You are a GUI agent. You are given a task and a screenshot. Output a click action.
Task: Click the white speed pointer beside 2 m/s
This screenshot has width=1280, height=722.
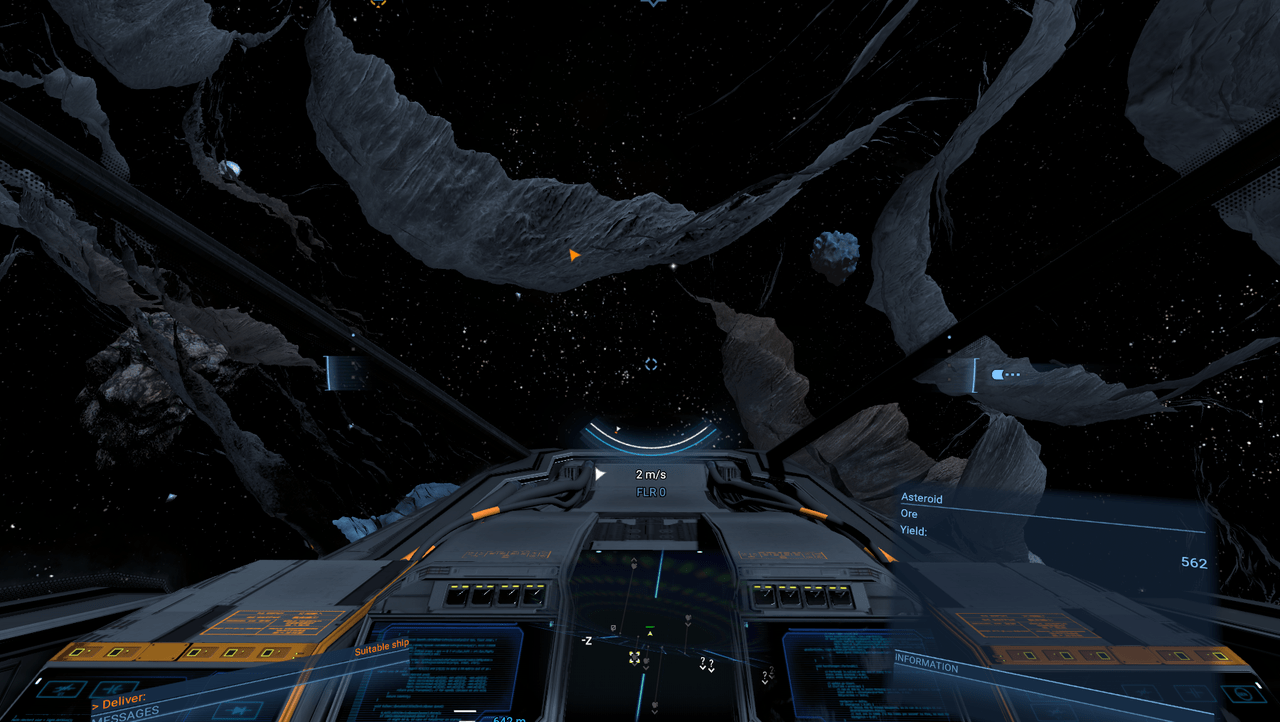tap(598, 473)
